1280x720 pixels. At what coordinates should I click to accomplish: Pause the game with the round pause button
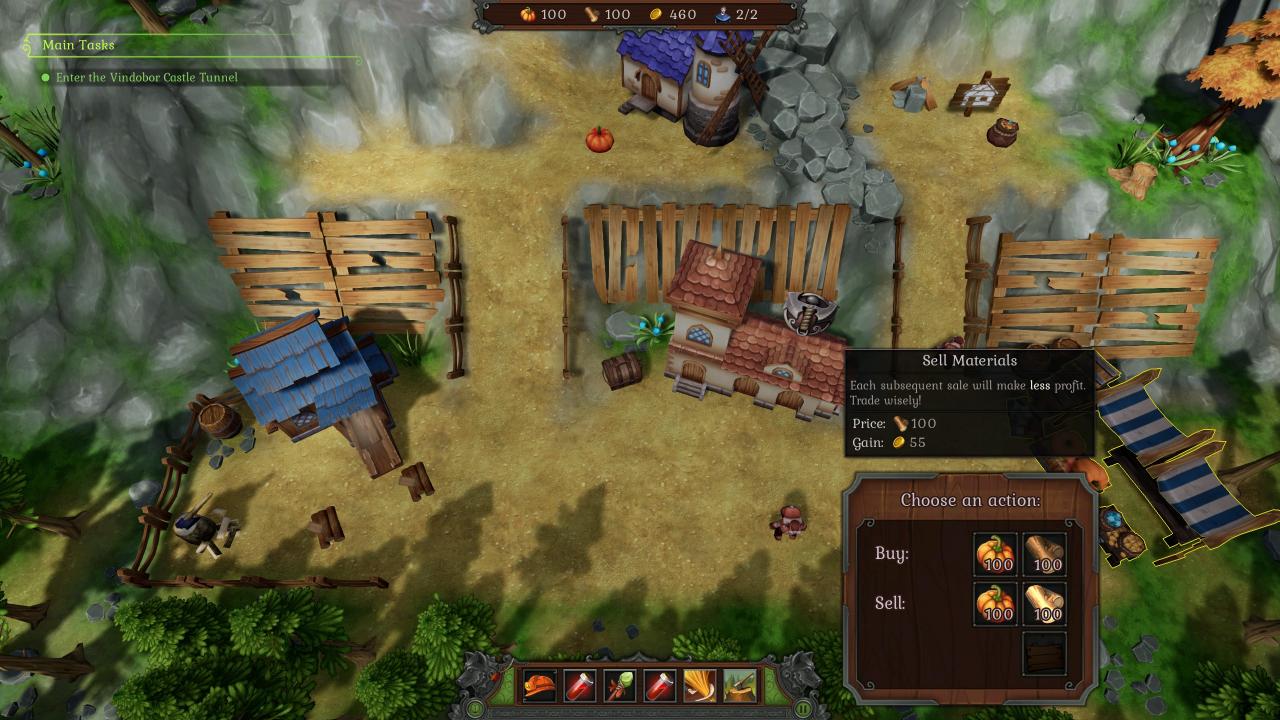(x=804, y=709)
